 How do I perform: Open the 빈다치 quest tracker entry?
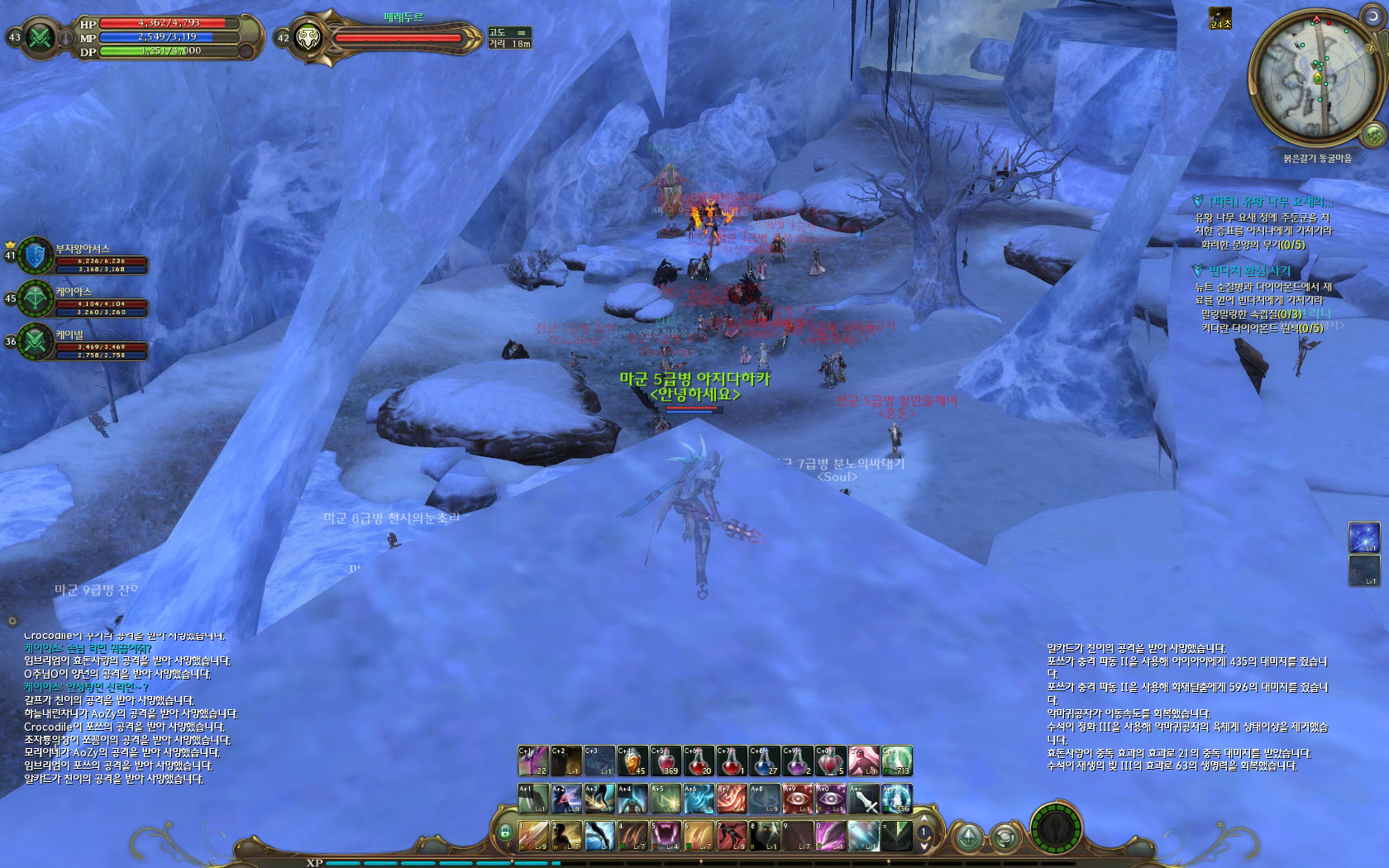pyautogui.click(x=1248, y=270)
